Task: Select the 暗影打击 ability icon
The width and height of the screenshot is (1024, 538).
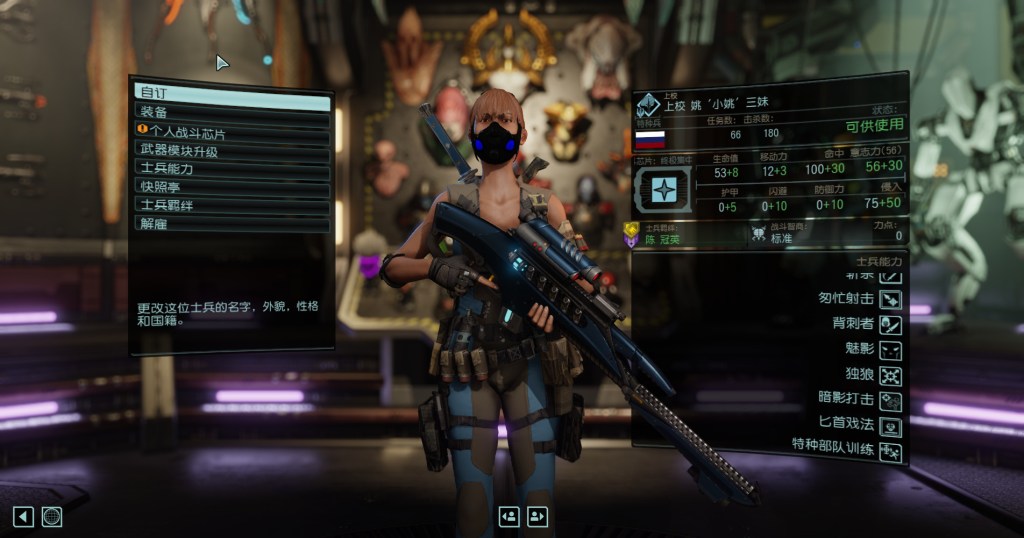Action: click(x=890, y=401)
